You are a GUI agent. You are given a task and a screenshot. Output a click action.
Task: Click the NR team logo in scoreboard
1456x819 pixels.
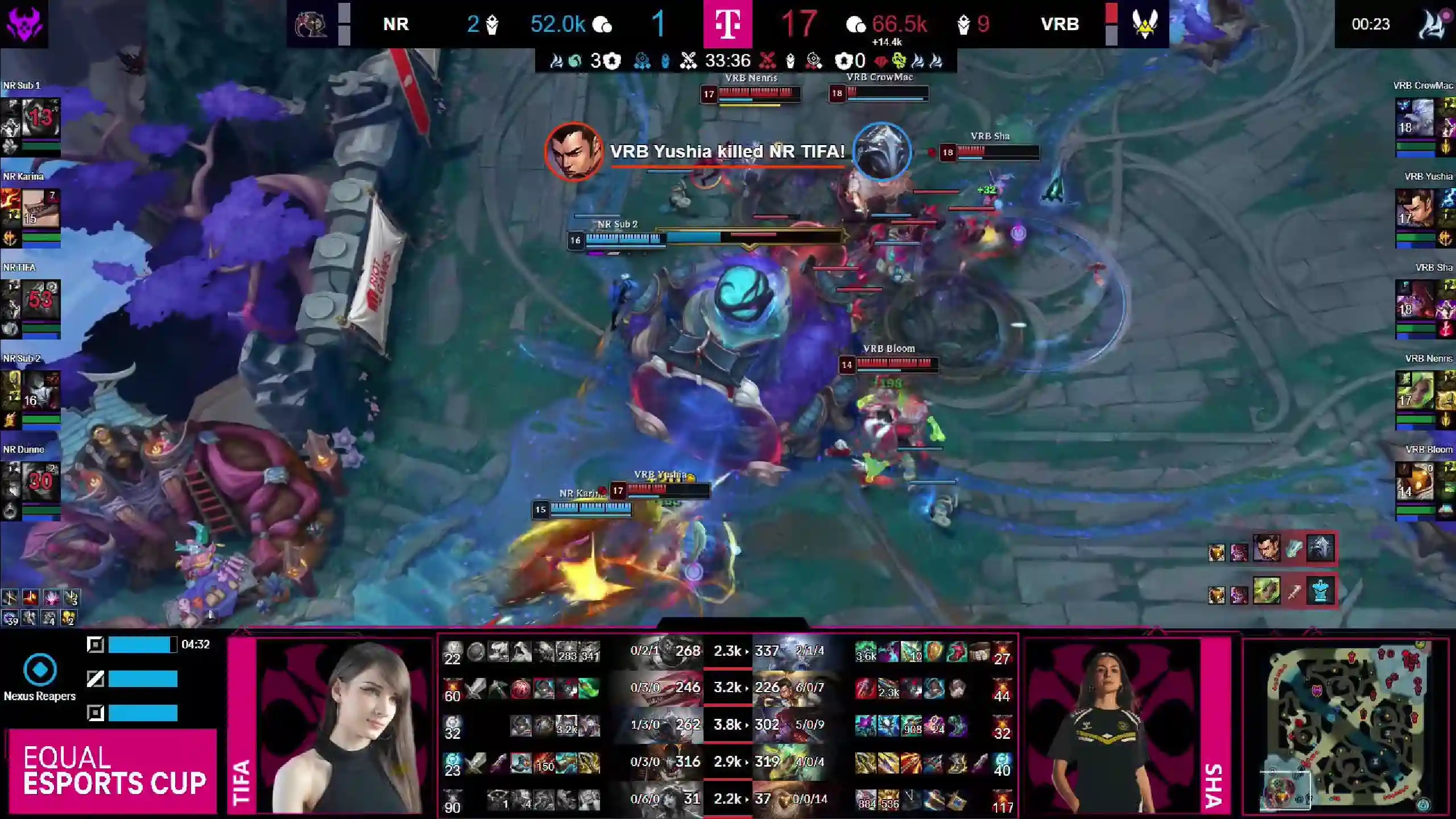[x=311, y=24]
